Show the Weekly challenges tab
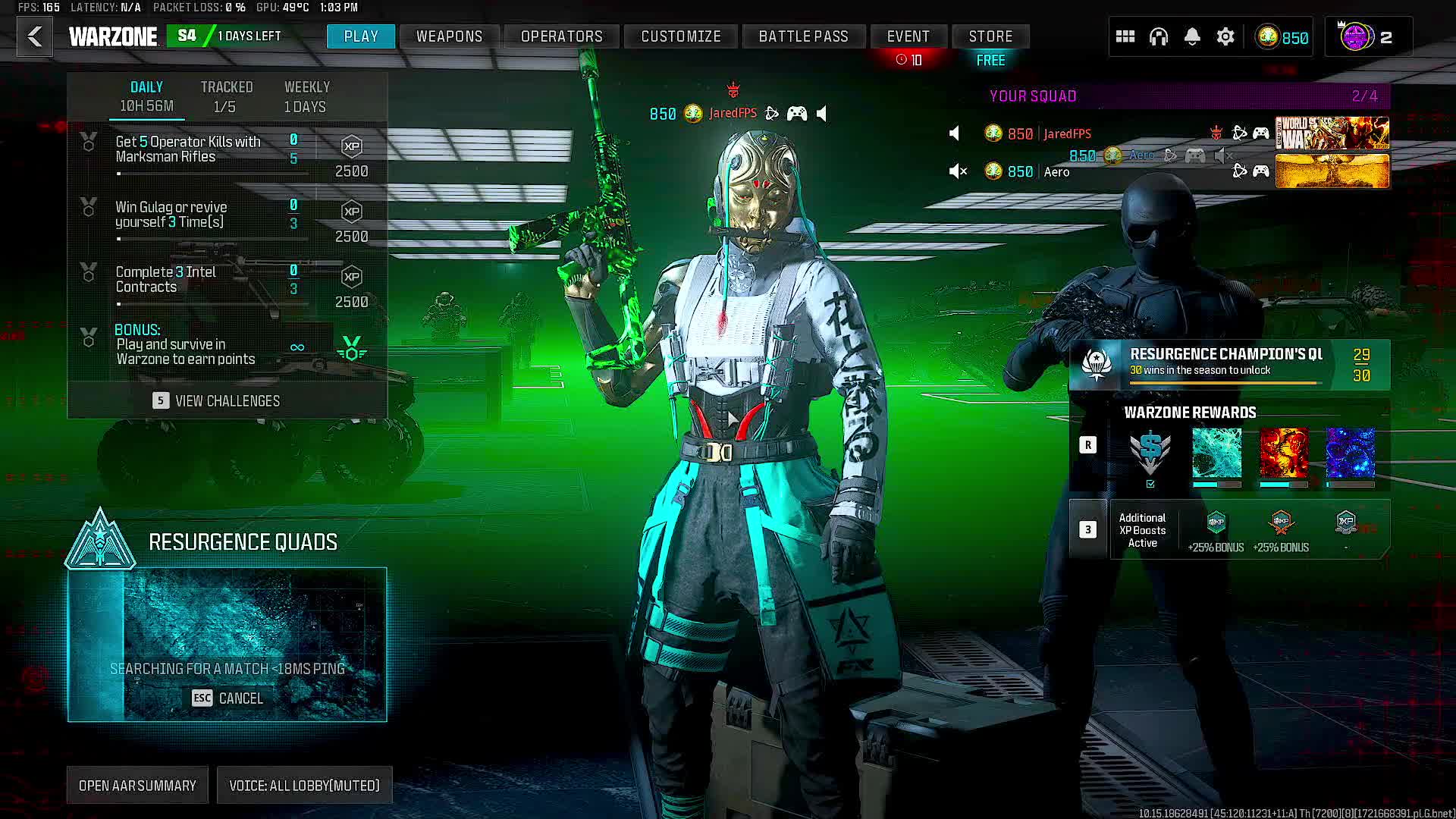1456x819 pixels. [306, 96]
